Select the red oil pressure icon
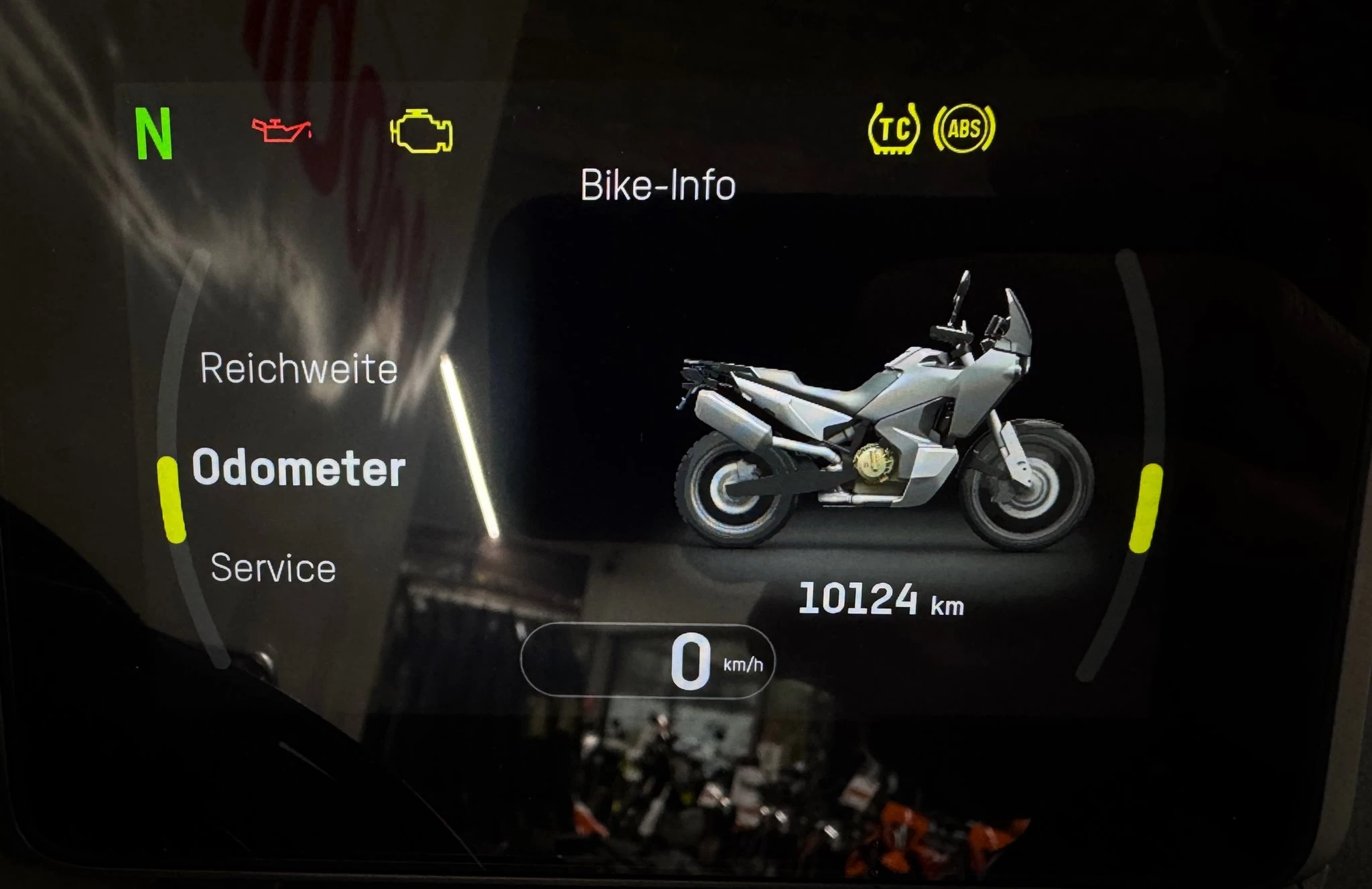The height and width of the screenshot is (889, 1372). [281, 130]
